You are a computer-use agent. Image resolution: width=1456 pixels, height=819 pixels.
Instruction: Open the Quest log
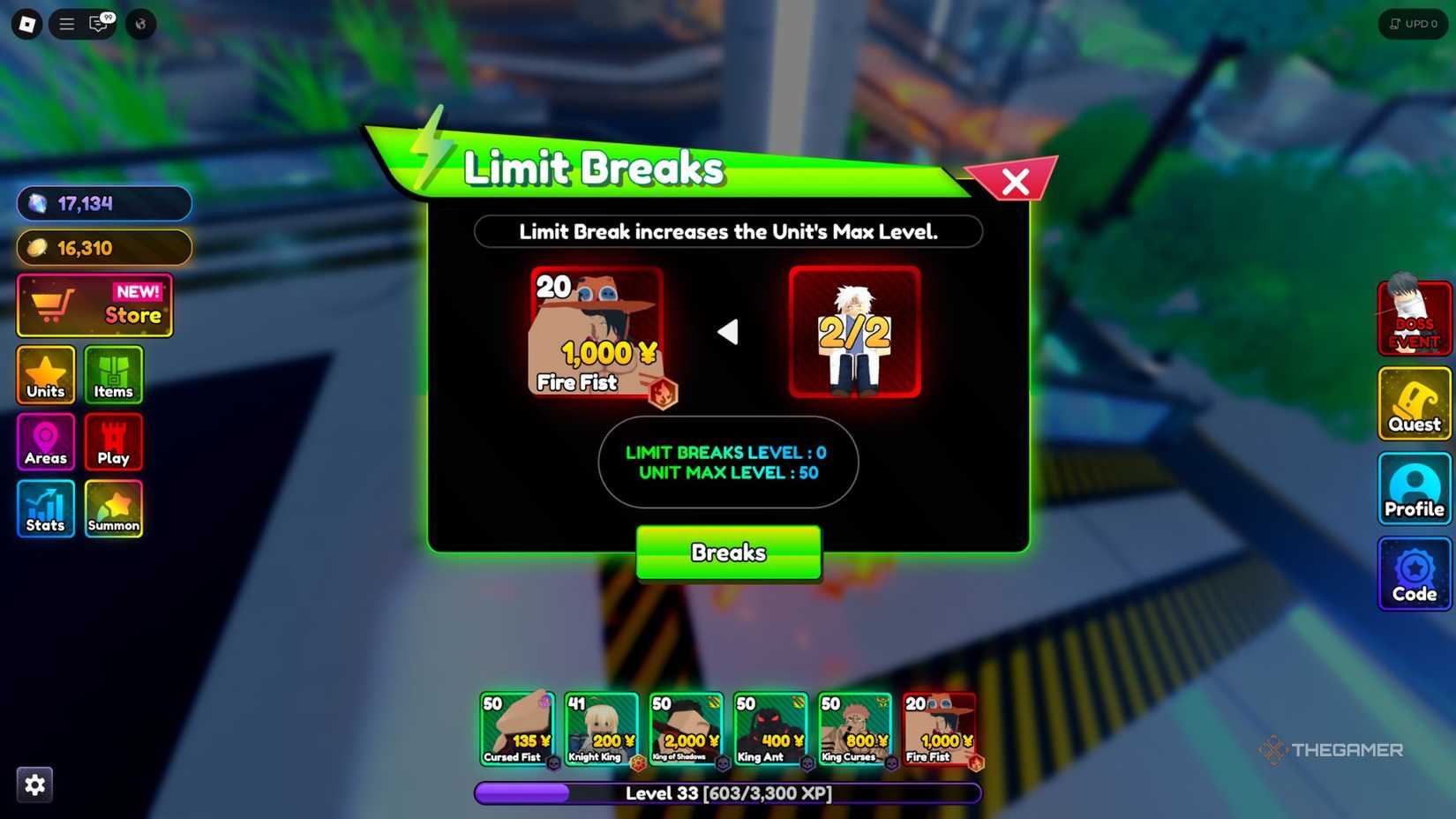pyautogui.click(x=1414, y=404)
